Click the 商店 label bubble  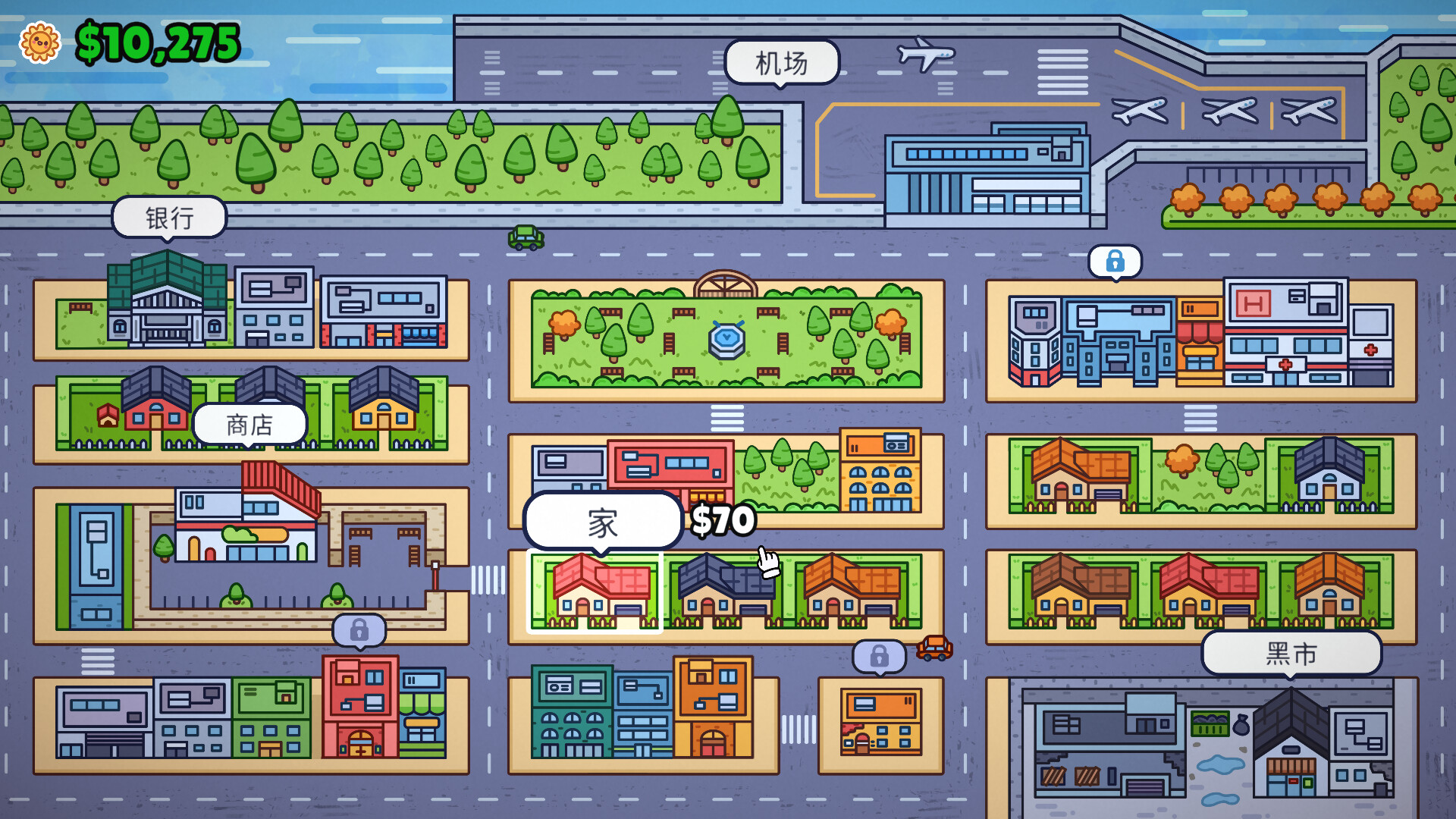(x=249, y=423)
